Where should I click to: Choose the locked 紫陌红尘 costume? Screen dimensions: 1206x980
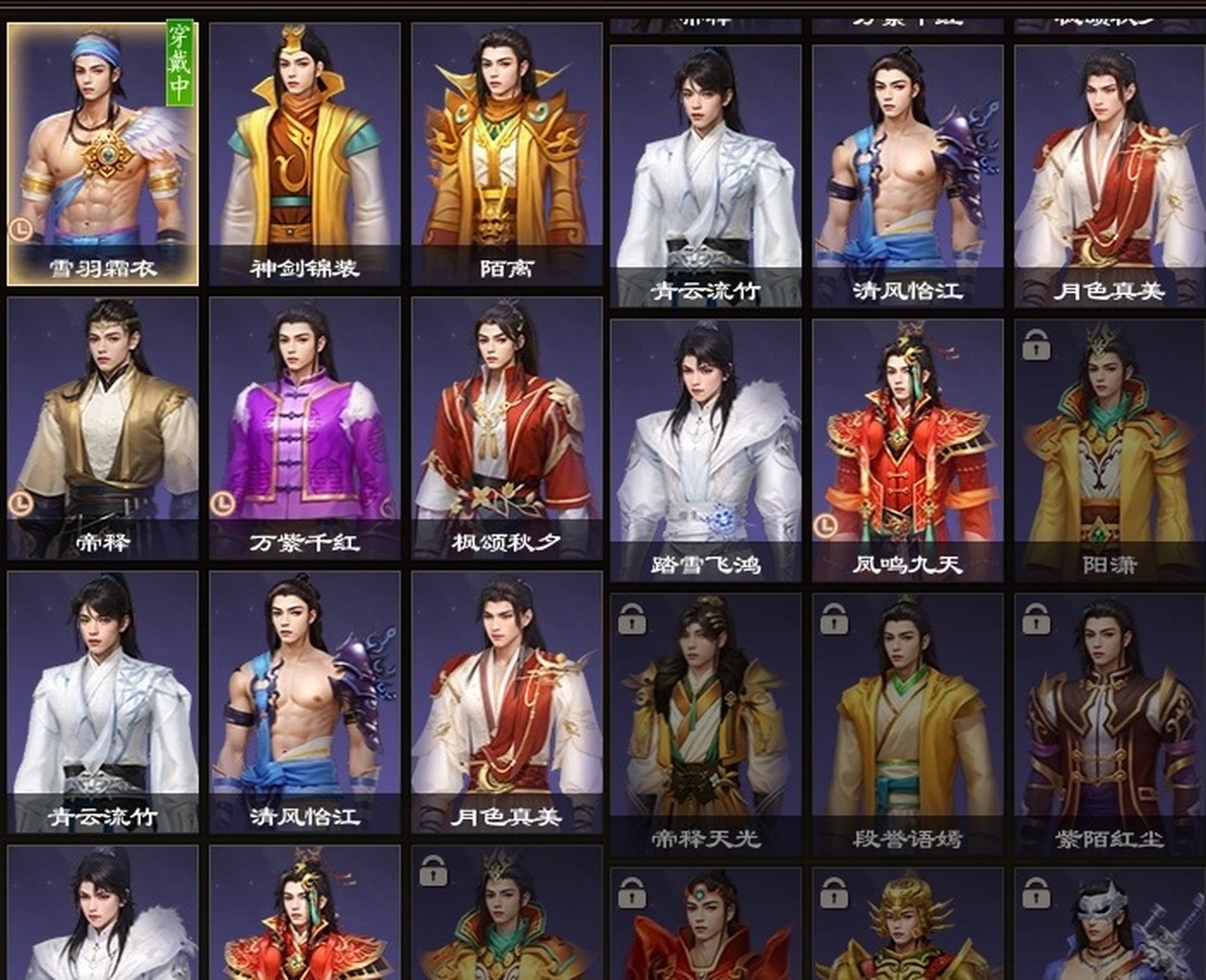1110,724
